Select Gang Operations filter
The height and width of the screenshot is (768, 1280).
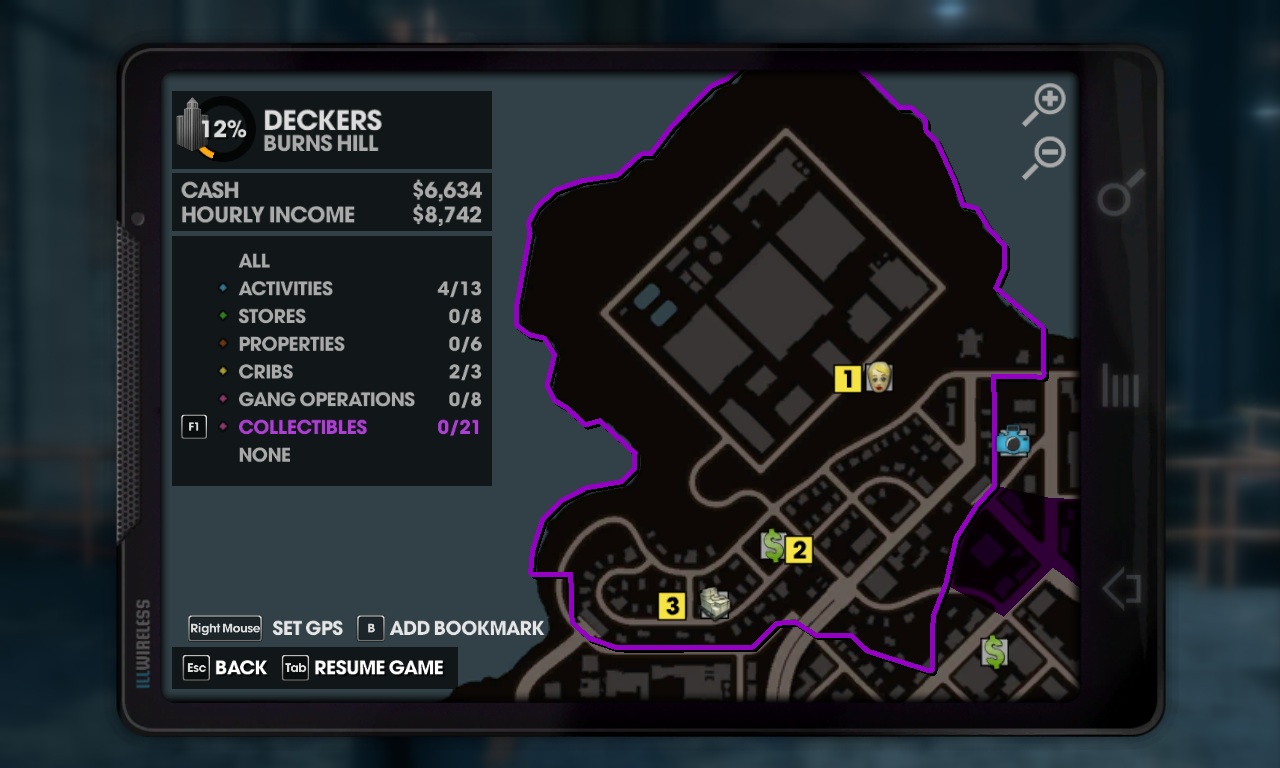tap(326, 400)
